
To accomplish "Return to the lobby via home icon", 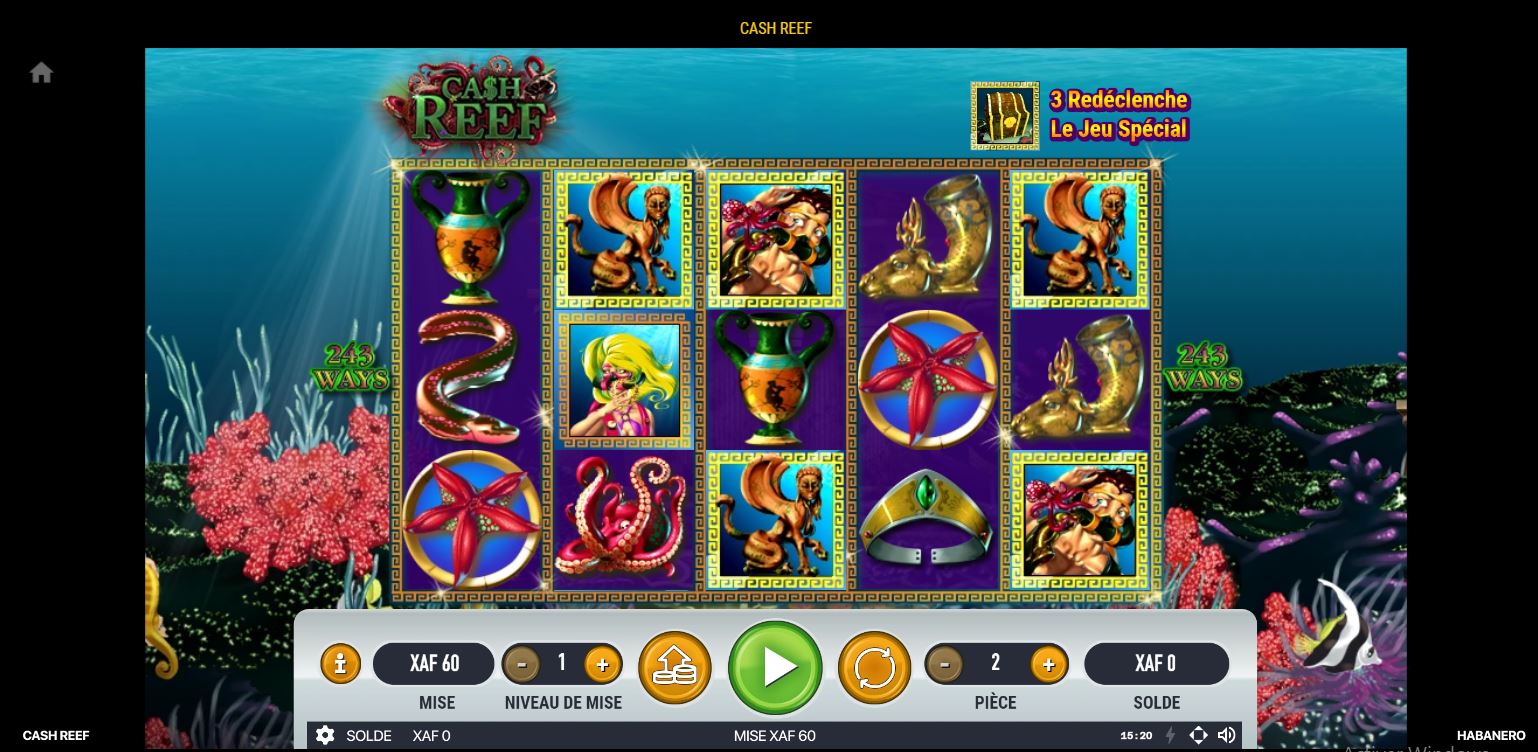I will click(x=41, y=73).
